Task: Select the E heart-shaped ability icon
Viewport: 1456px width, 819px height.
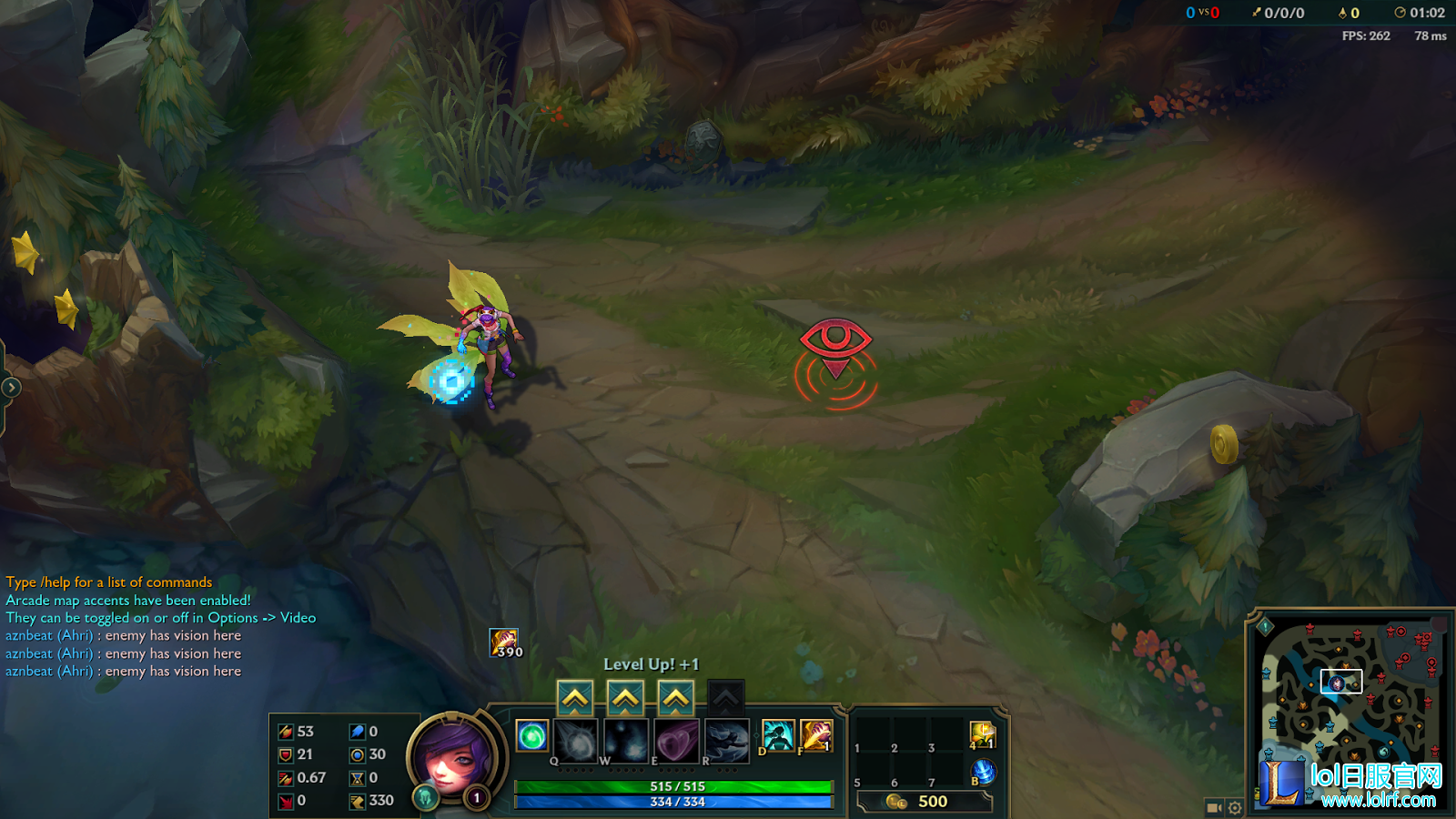Action: (677, 739)
